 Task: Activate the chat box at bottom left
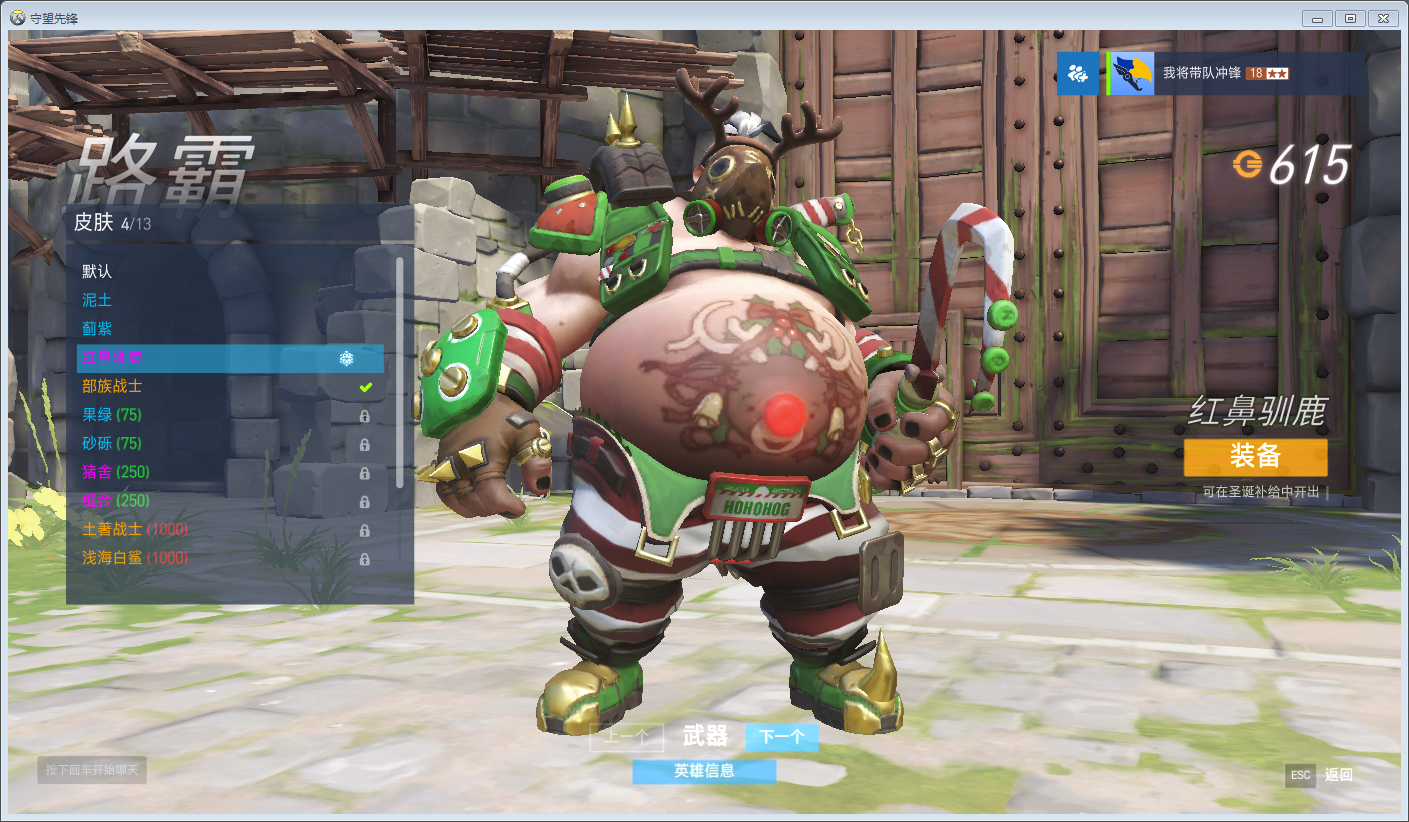pos(92,770)
